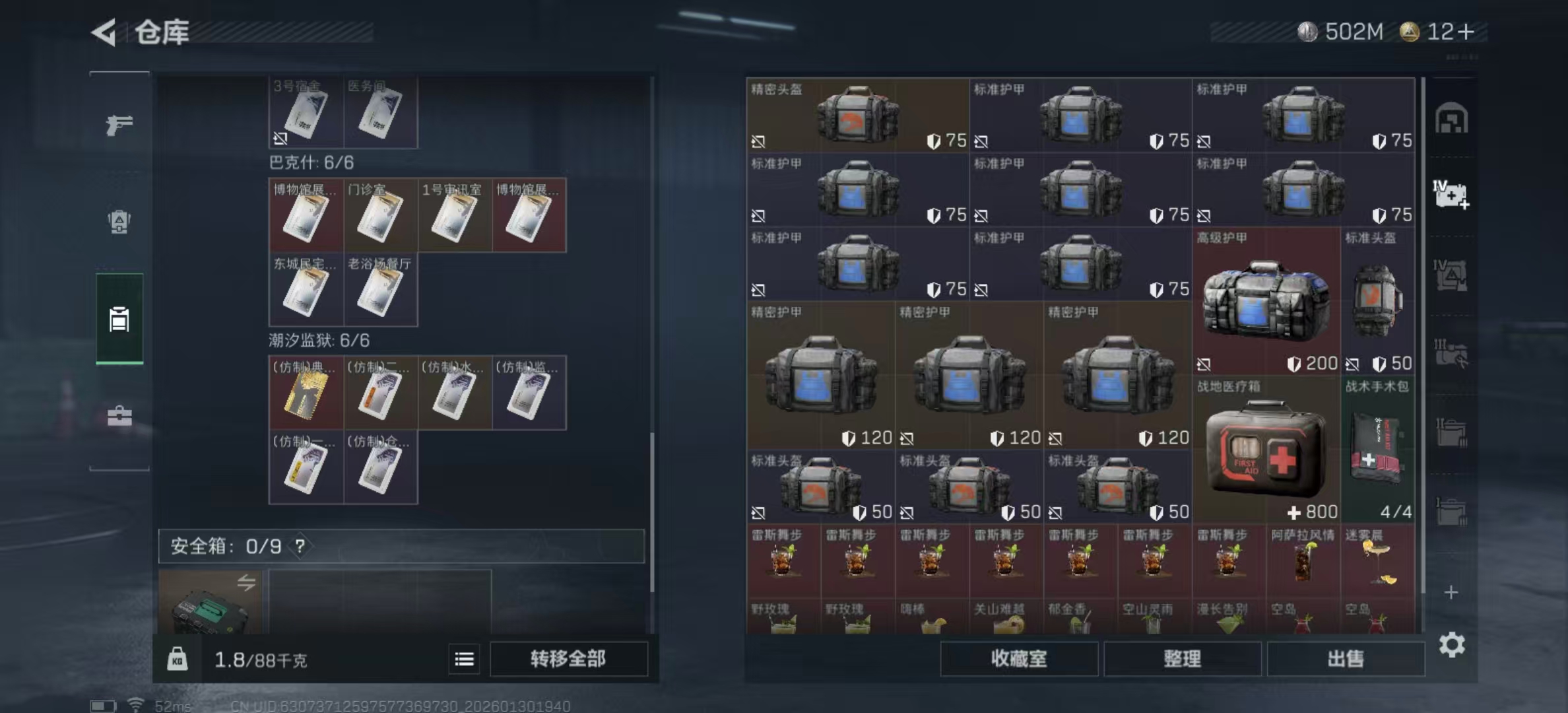Open the equipment vest icon on left sidebar
Screen dimensions: 1568x713
[x=119, y=223]
